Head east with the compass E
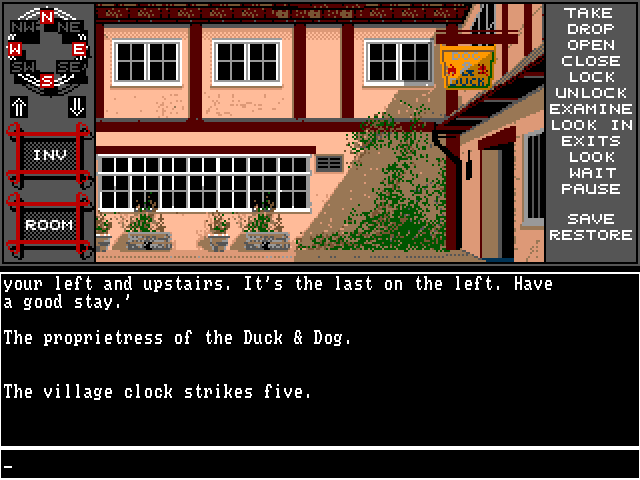 79,48
